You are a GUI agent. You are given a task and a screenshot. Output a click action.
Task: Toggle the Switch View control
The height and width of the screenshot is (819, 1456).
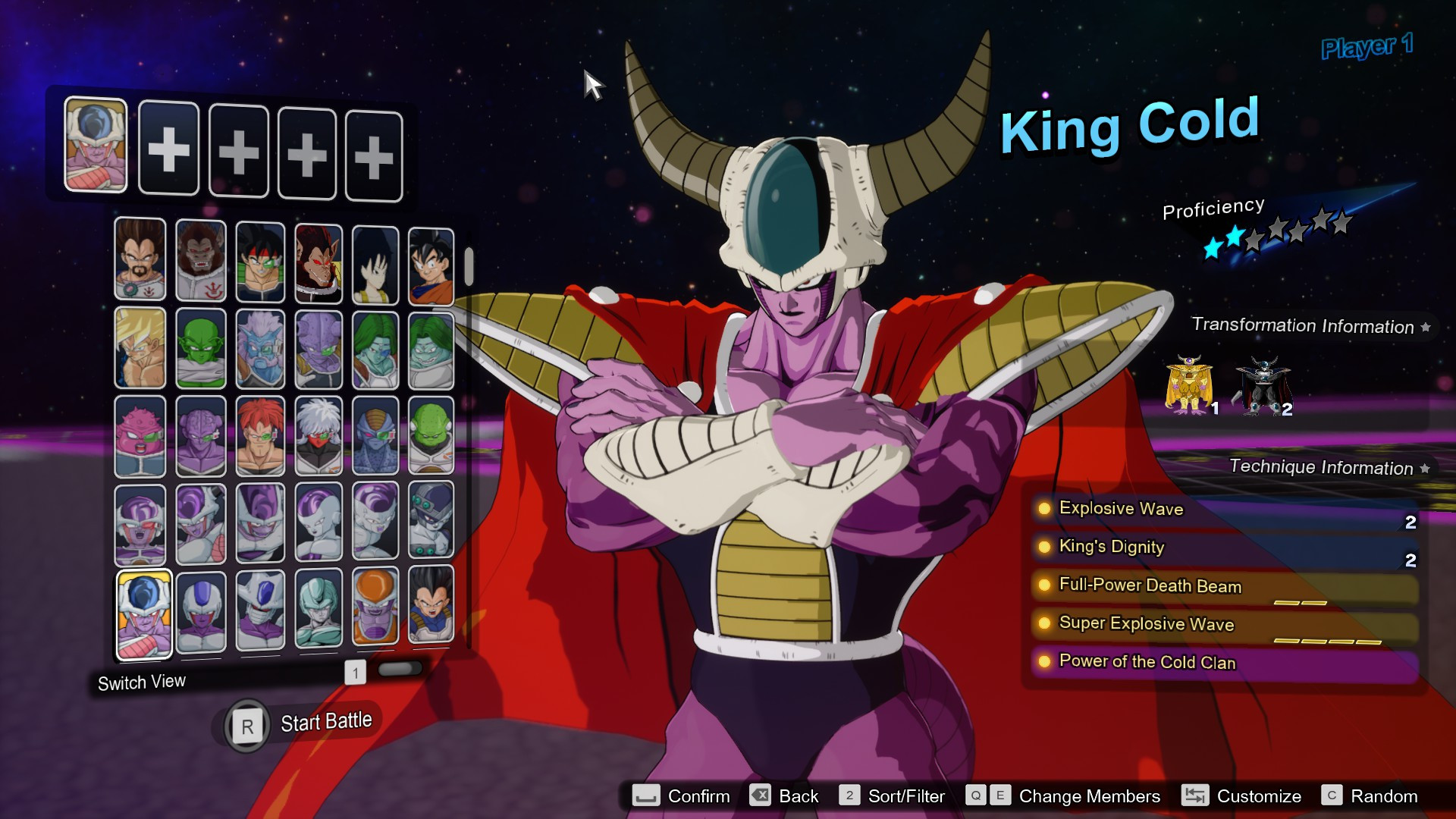(x=142, y=681)
